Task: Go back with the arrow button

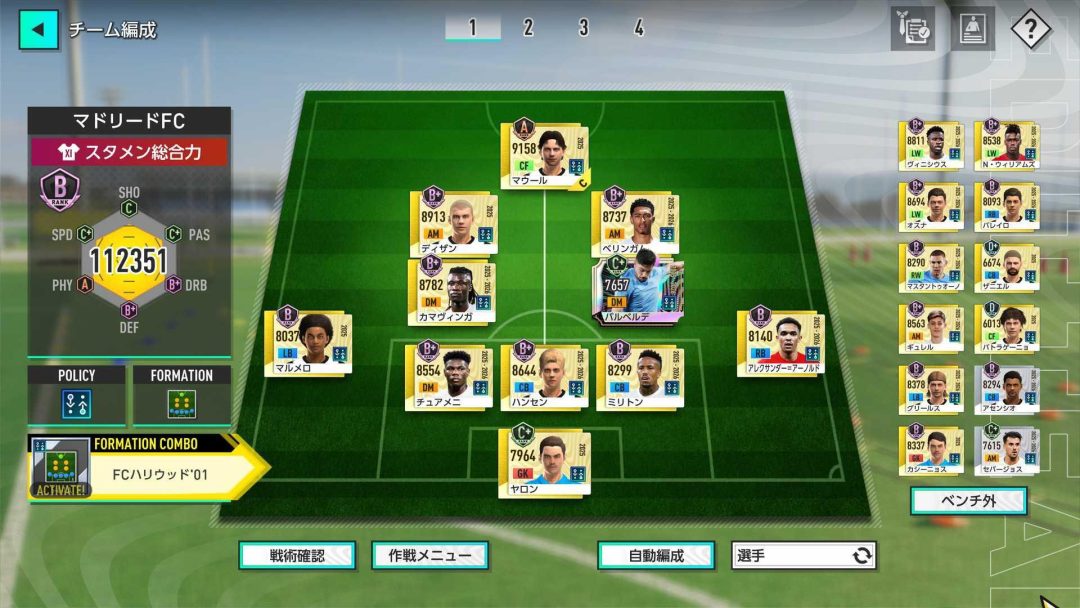Action: tap(38, 29)
